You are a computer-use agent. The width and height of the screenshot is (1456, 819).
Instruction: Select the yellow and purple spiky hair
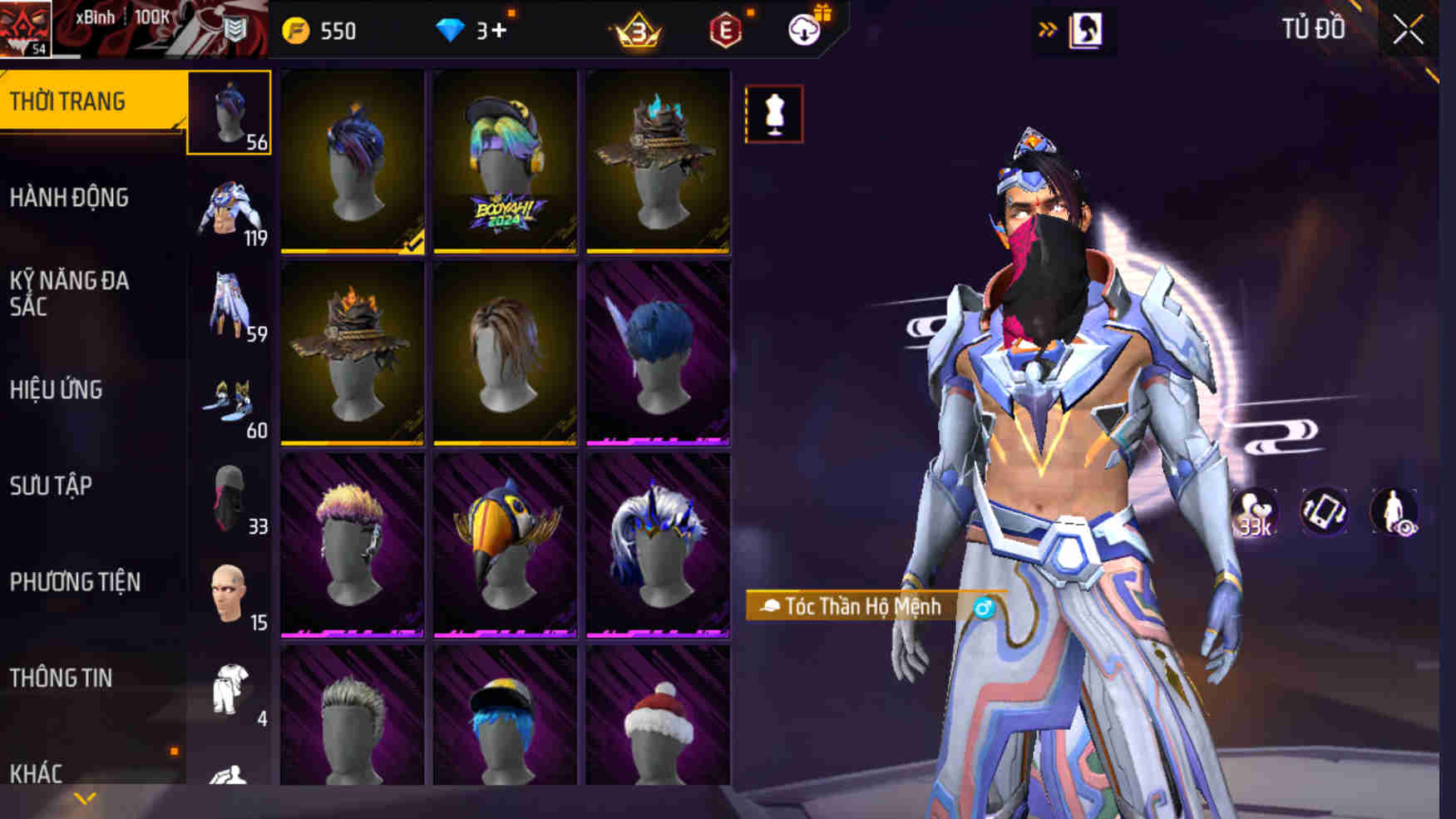352,545
